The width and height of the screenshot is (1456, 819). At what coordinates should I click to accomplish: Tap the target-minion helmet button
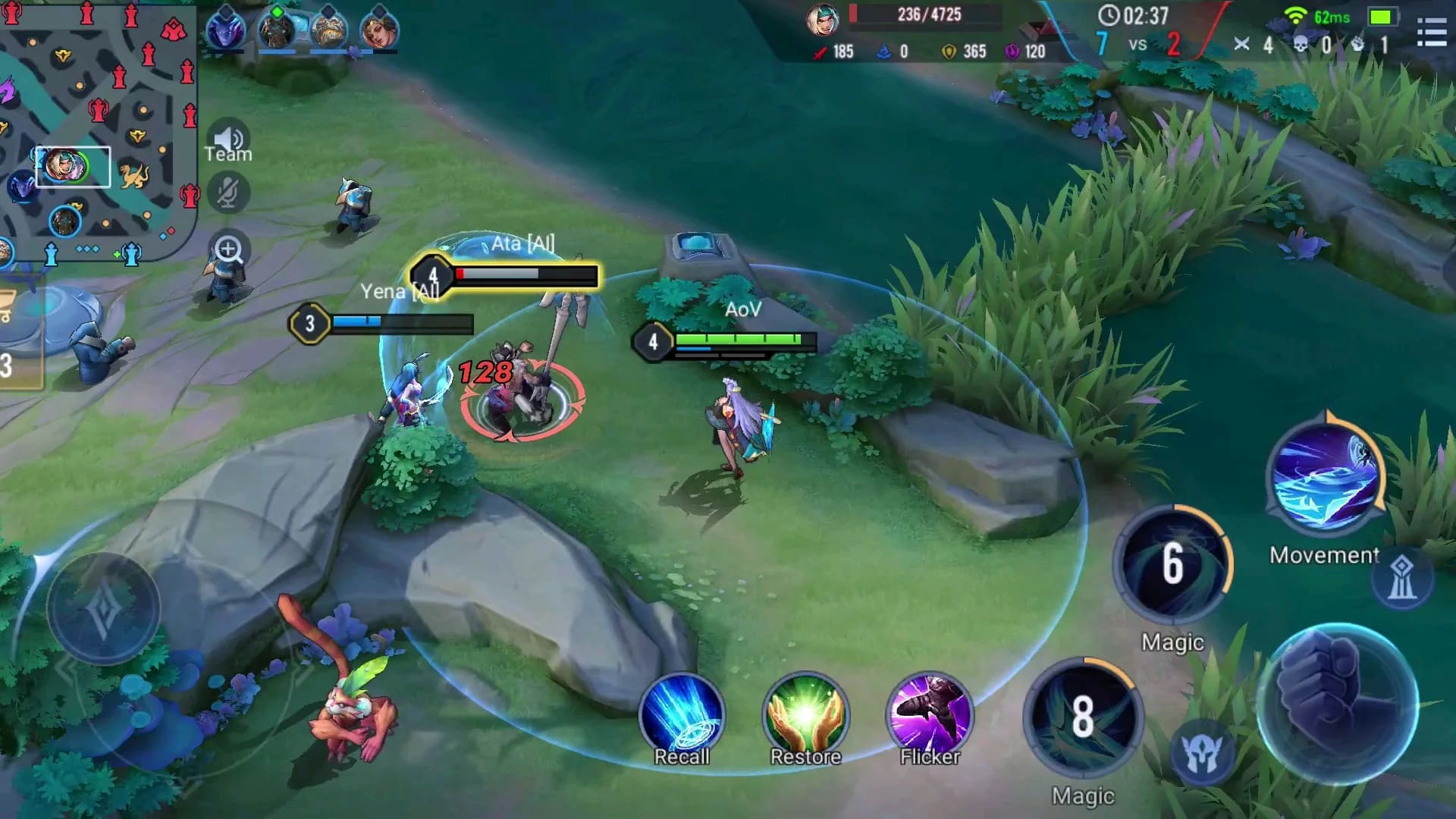click(x=1201, y=753)
